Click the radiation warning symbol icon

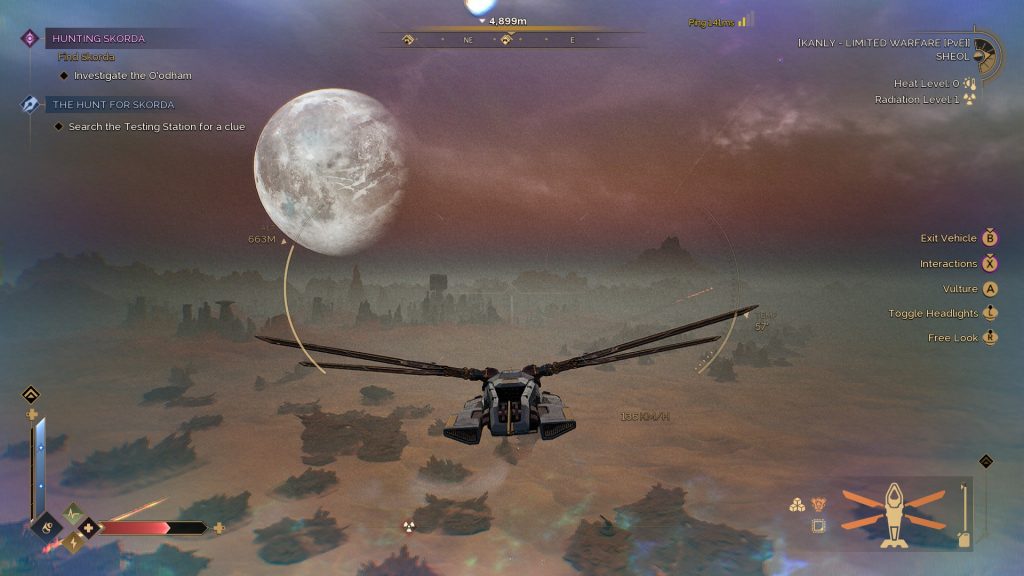coord(408,527)
